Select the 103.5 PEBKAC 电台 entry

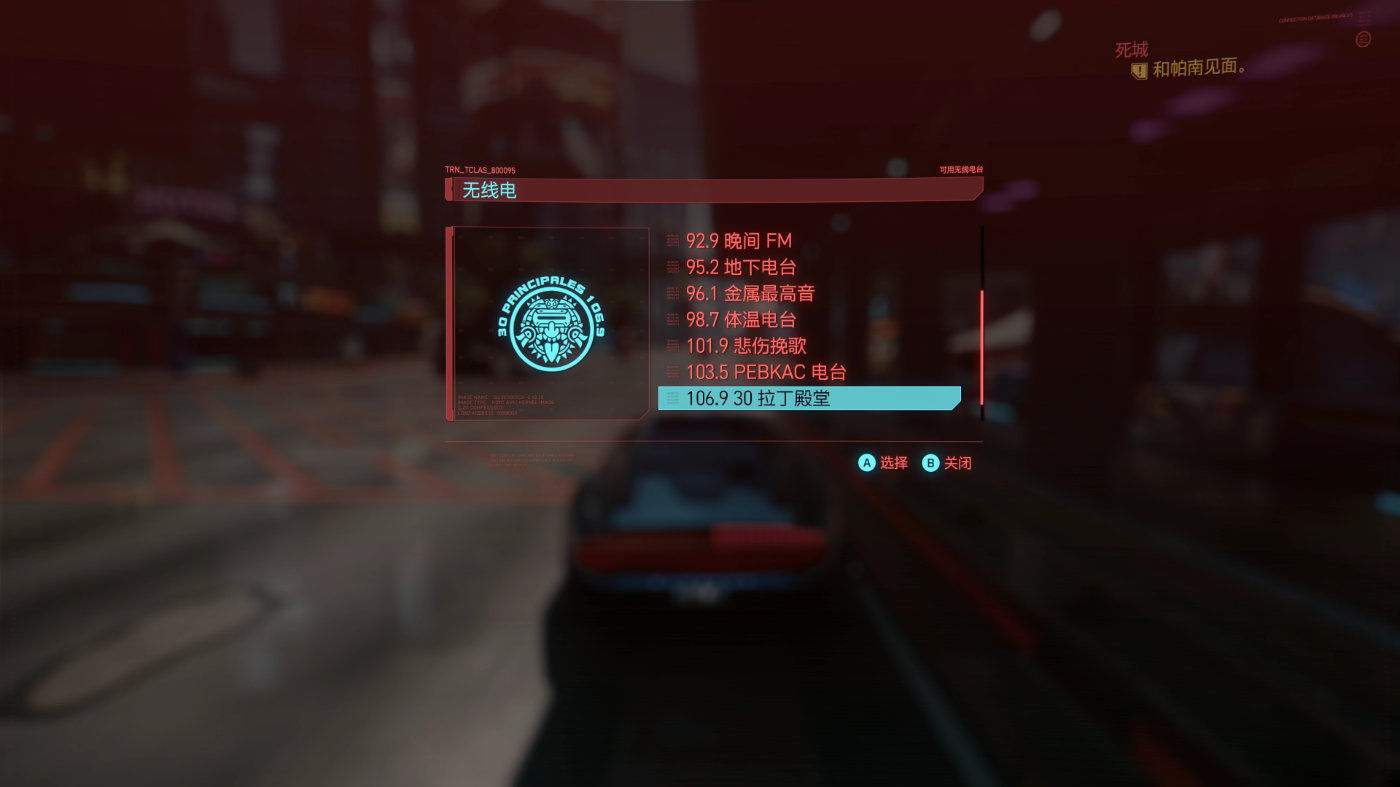[765, 372]
